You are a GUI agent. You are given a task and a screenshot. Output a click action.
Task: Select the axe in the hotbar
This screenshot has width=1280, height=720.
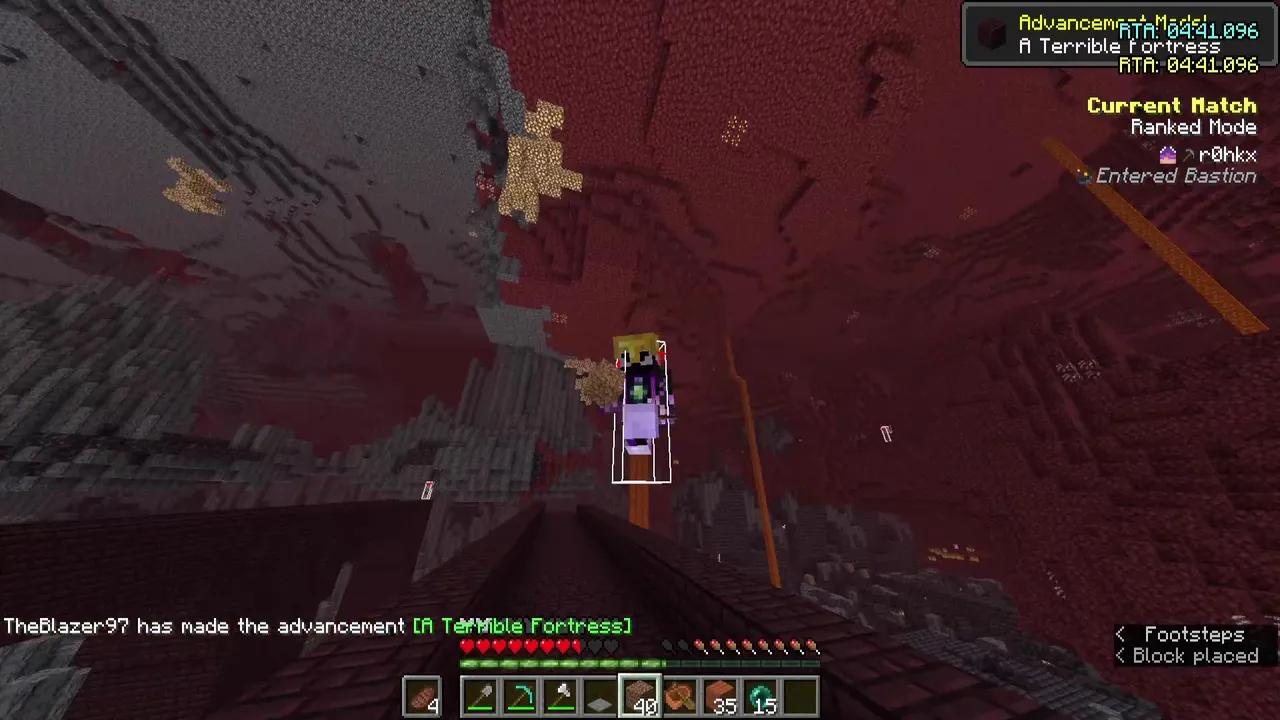pyautogui.click(x=561, y=697)
